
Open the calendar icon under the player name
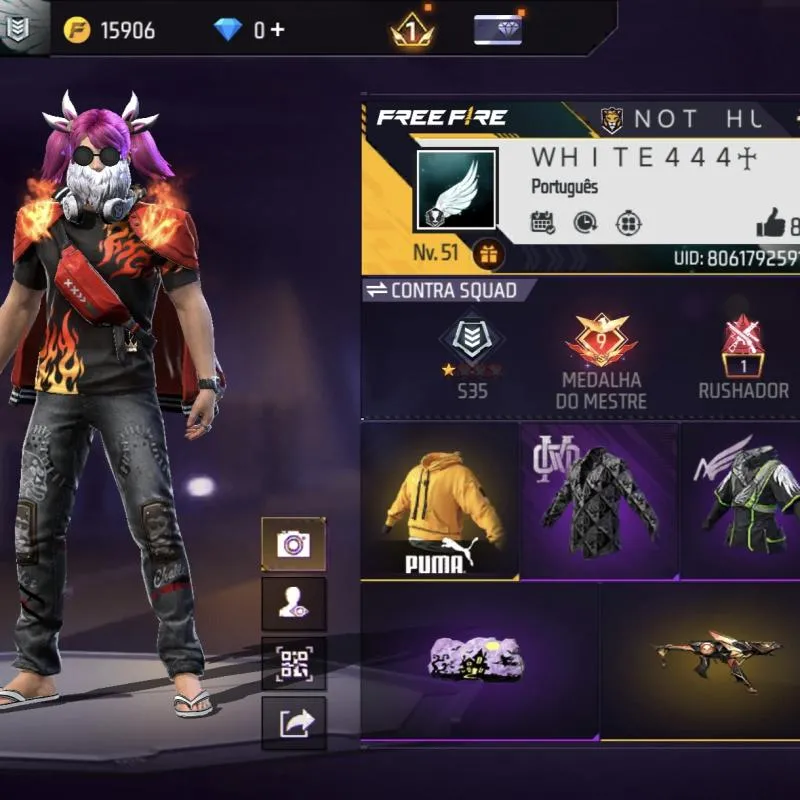point(543,223)
